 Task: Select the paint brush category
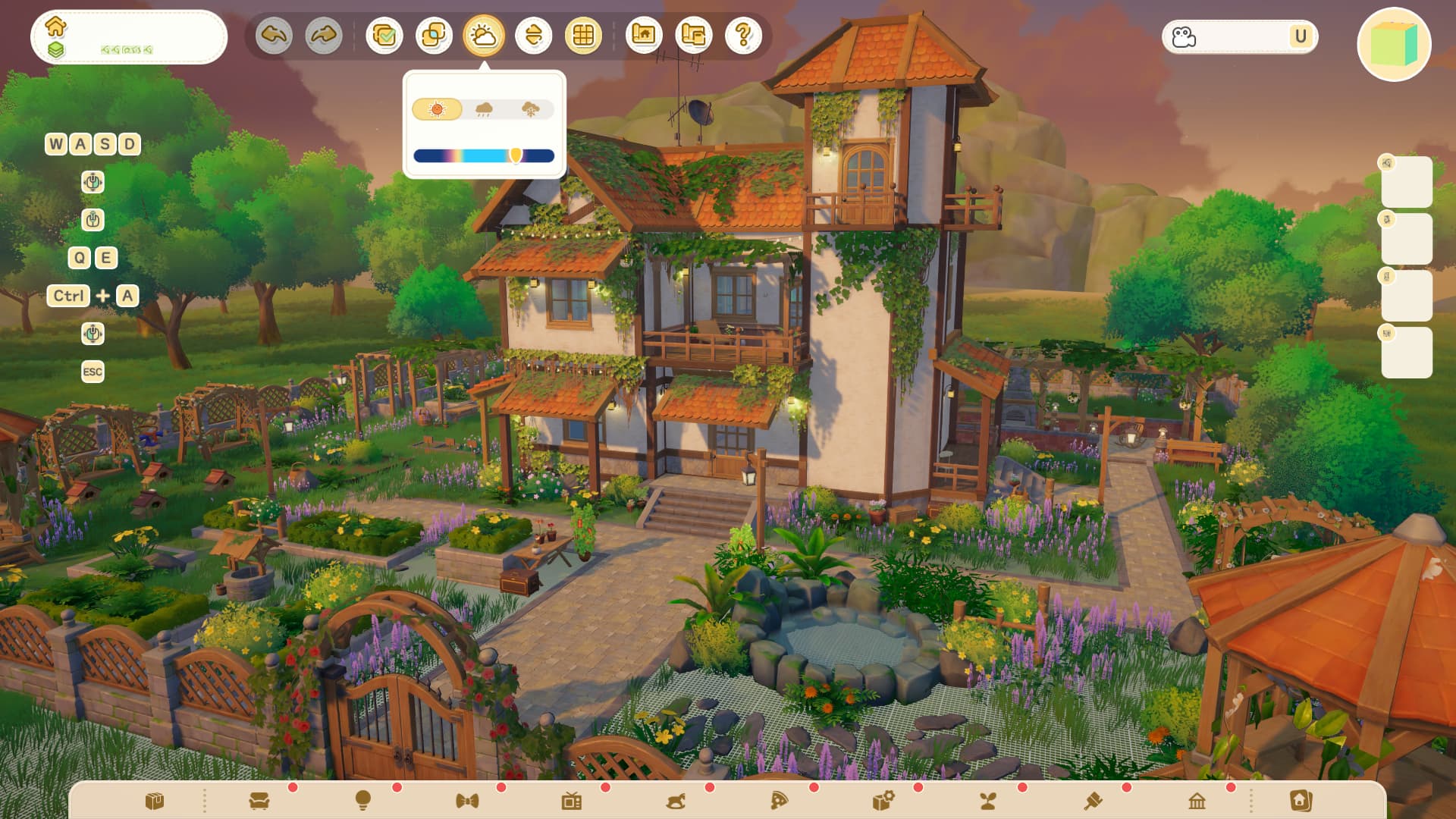point(1093,801)
